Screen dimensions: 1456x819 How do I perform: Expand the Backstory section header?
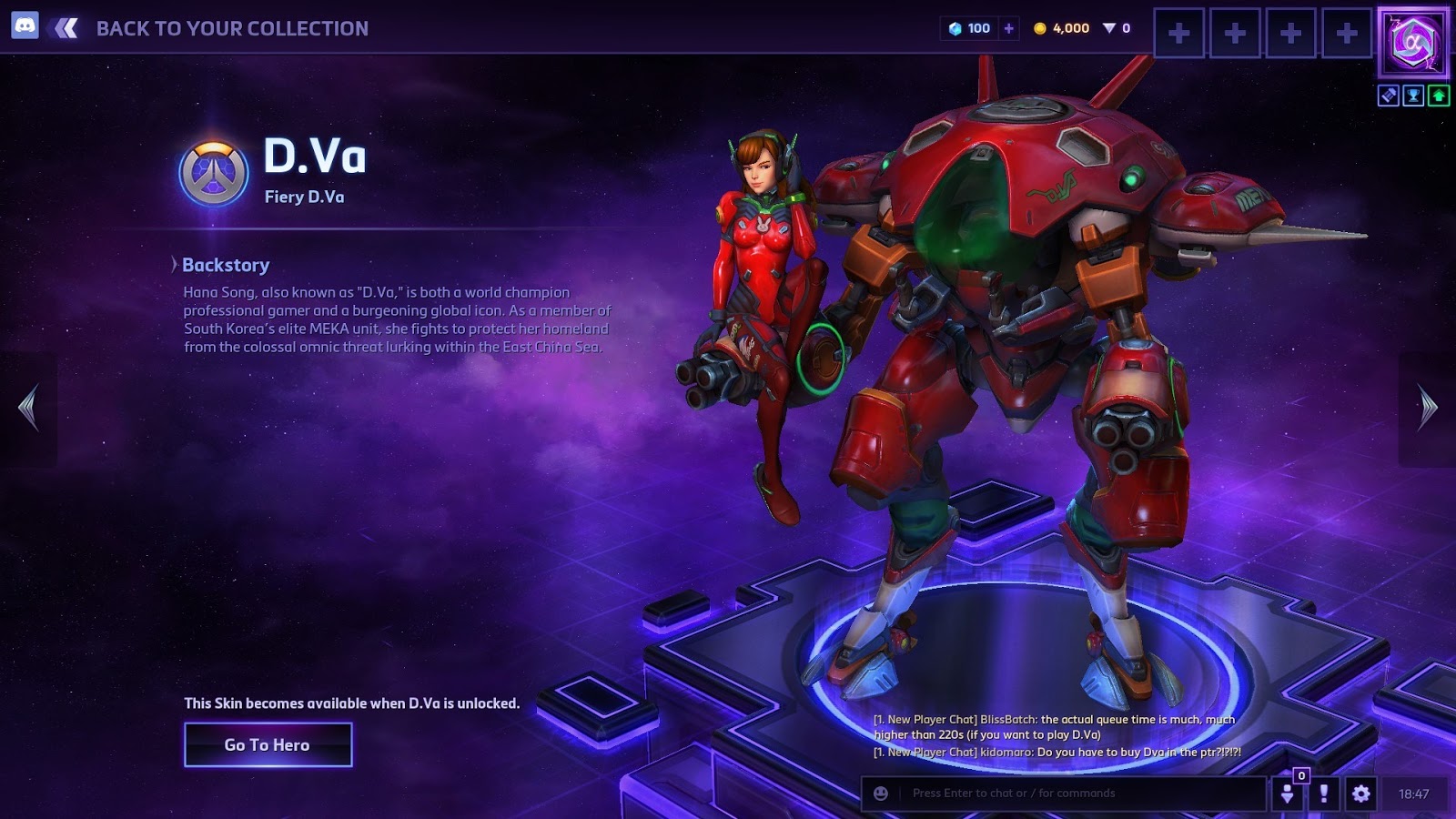click(224, 265)
